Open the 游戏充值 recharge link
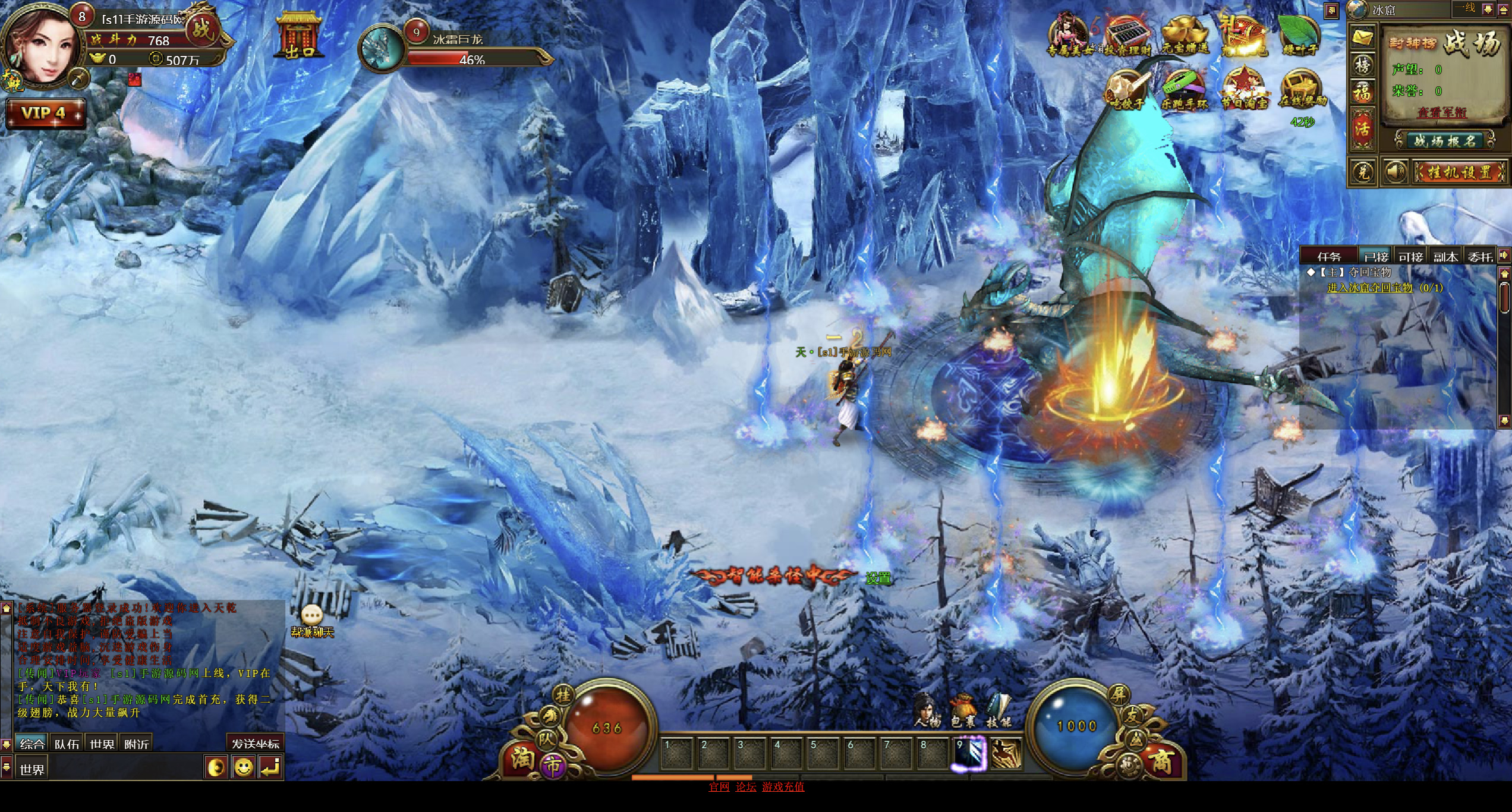Viewport: 1512px width, 812px height. (783, 786)
